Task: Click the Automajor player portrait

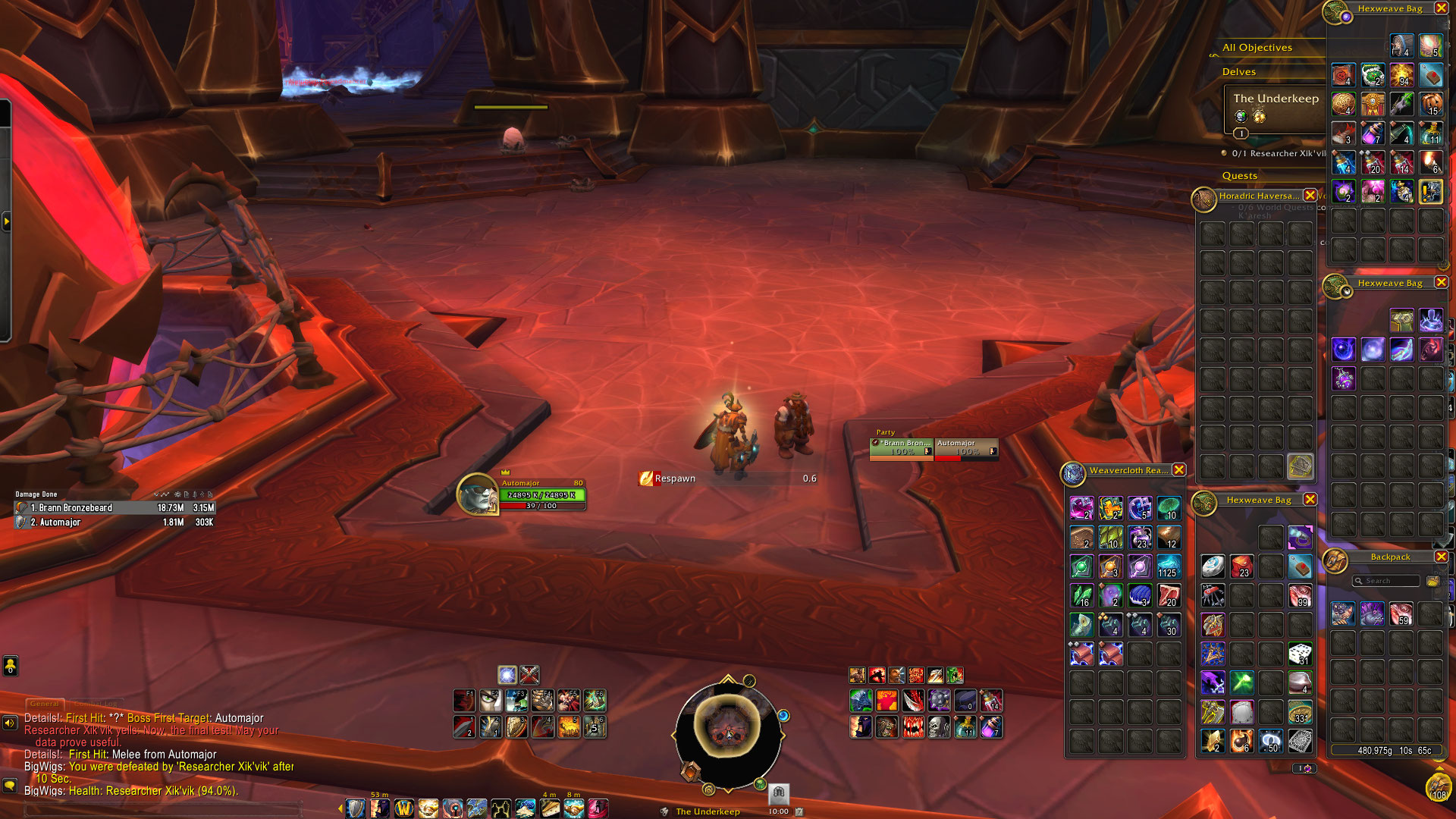Action: [x=478, y=494]
